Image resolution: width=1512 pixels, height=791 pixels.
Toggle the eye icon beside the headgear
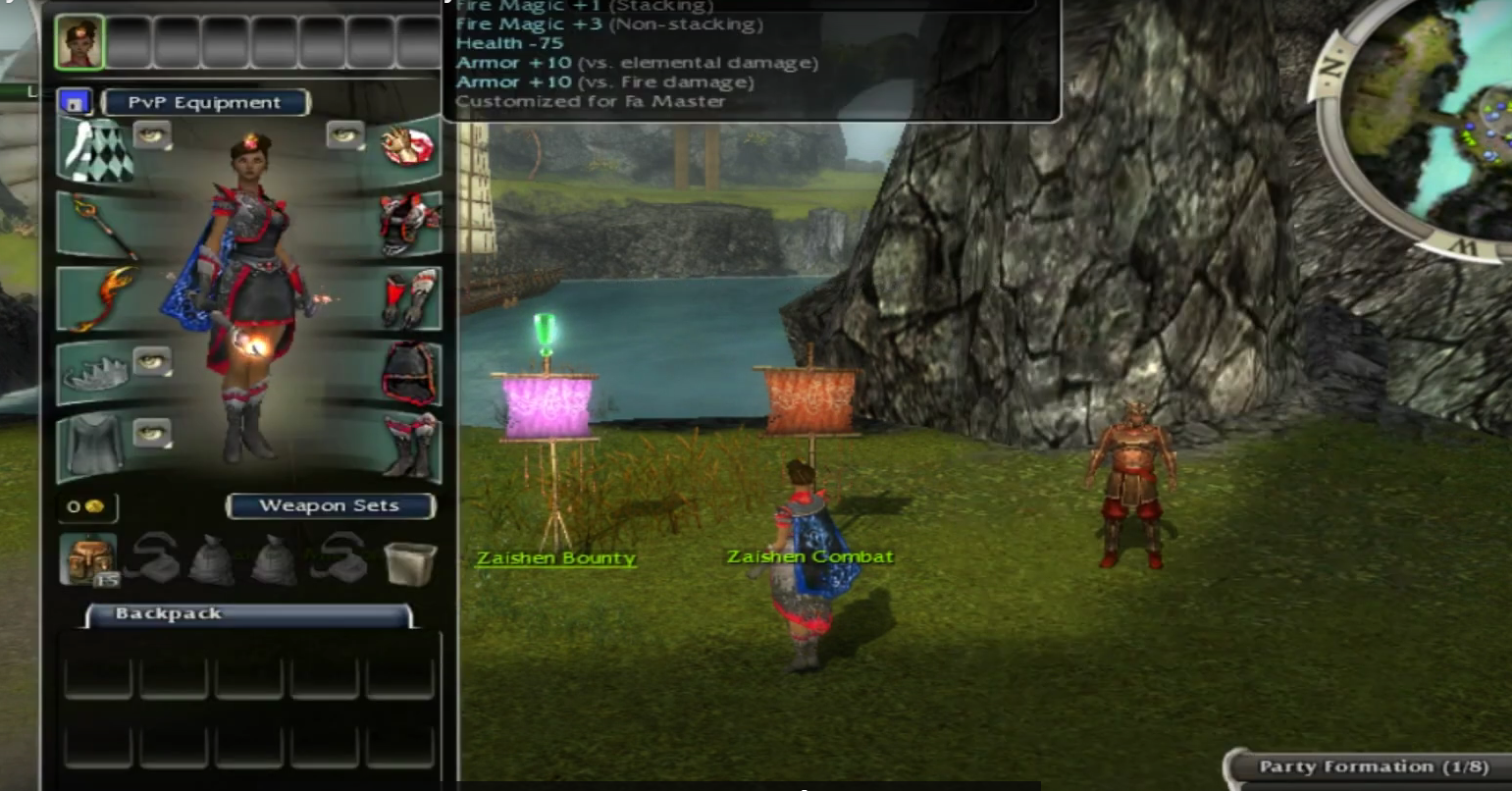345,135
